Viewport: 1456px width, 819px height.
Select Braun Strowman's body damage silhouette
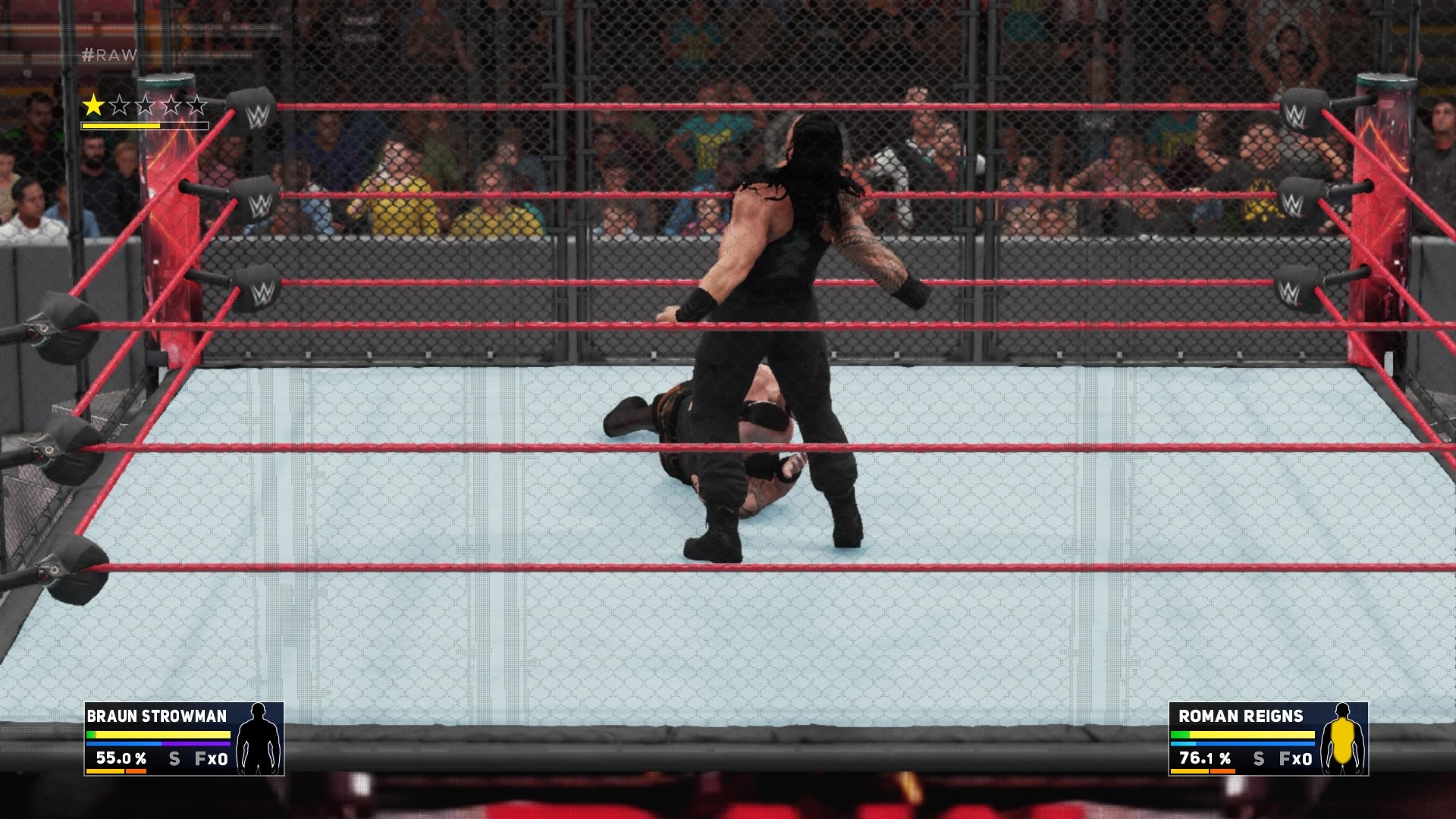click(x=259, y=738)
